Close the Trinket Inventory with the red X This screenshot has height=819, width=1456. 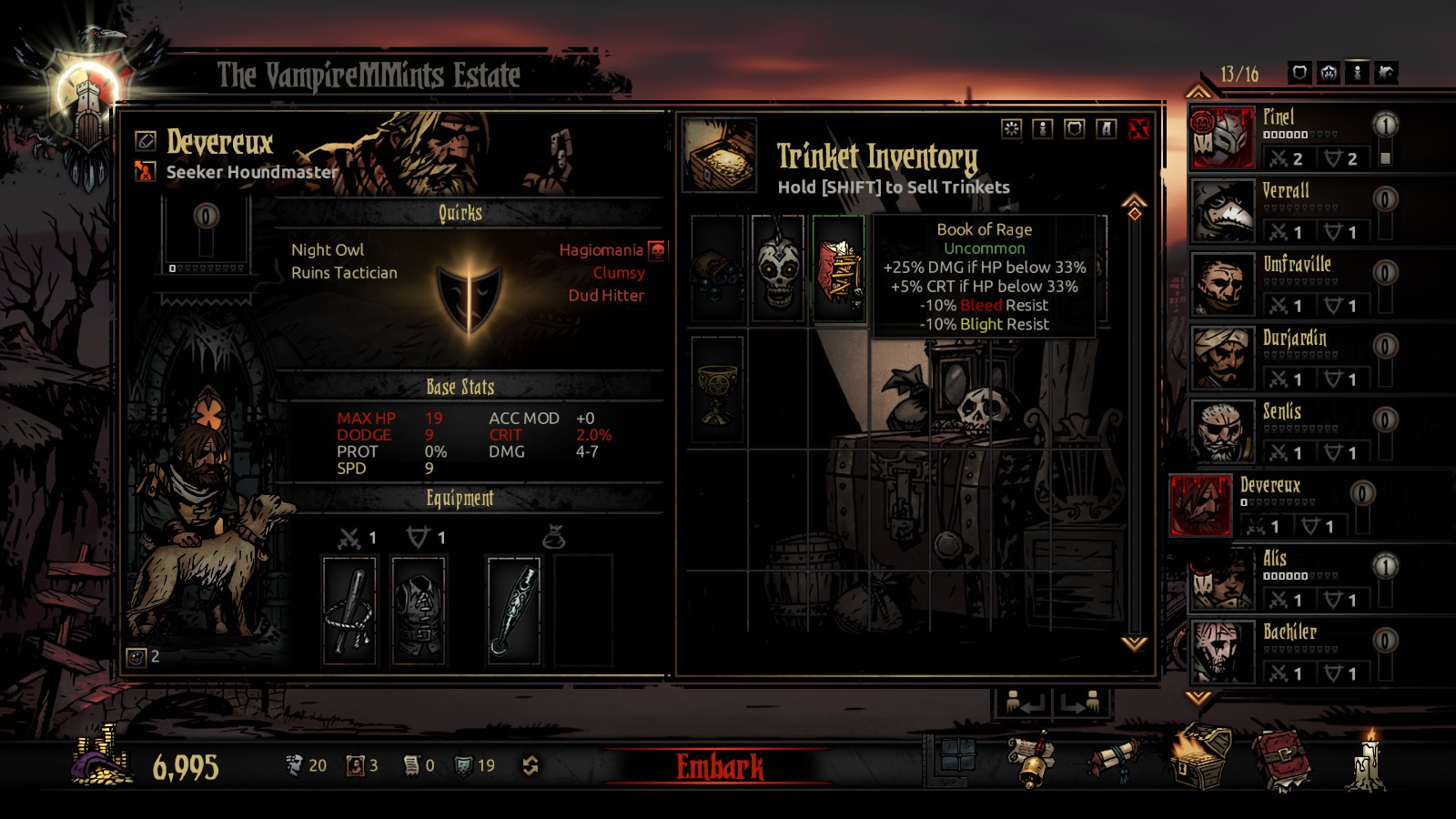(x=1137, y=129)
